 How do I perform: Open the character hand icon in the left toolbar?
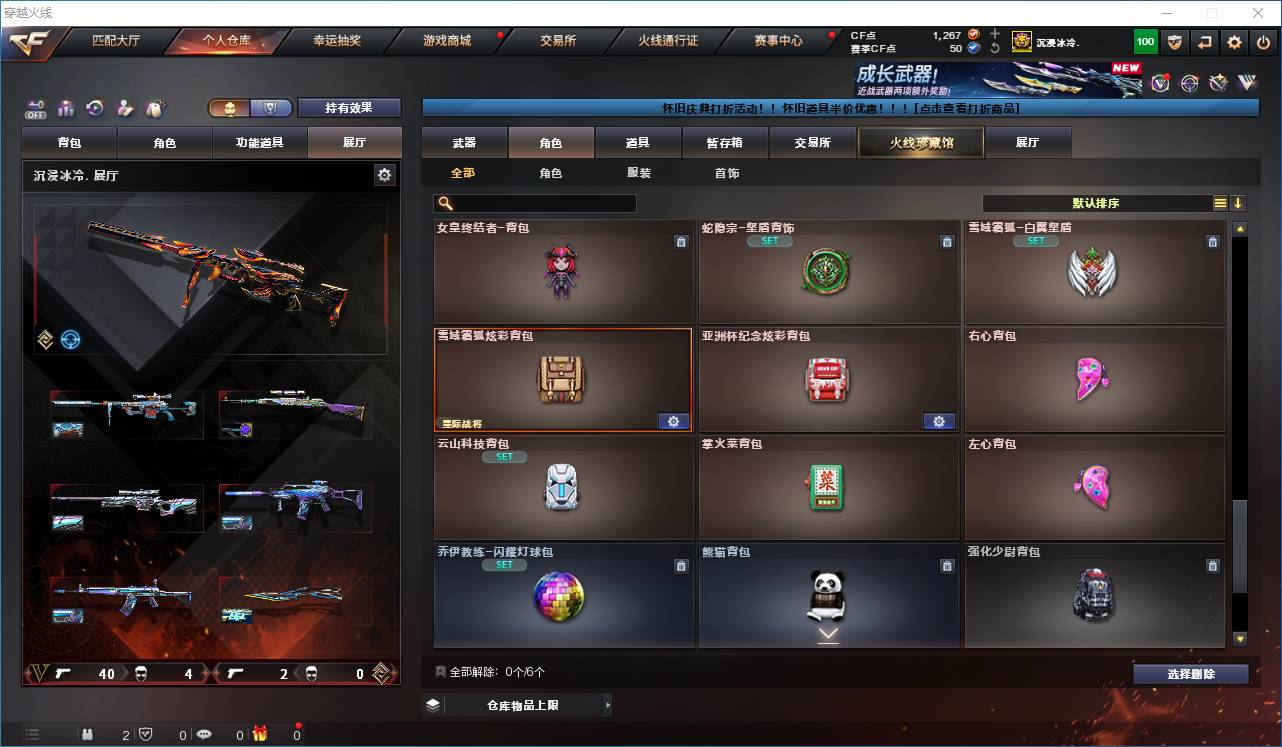point(124,108)
